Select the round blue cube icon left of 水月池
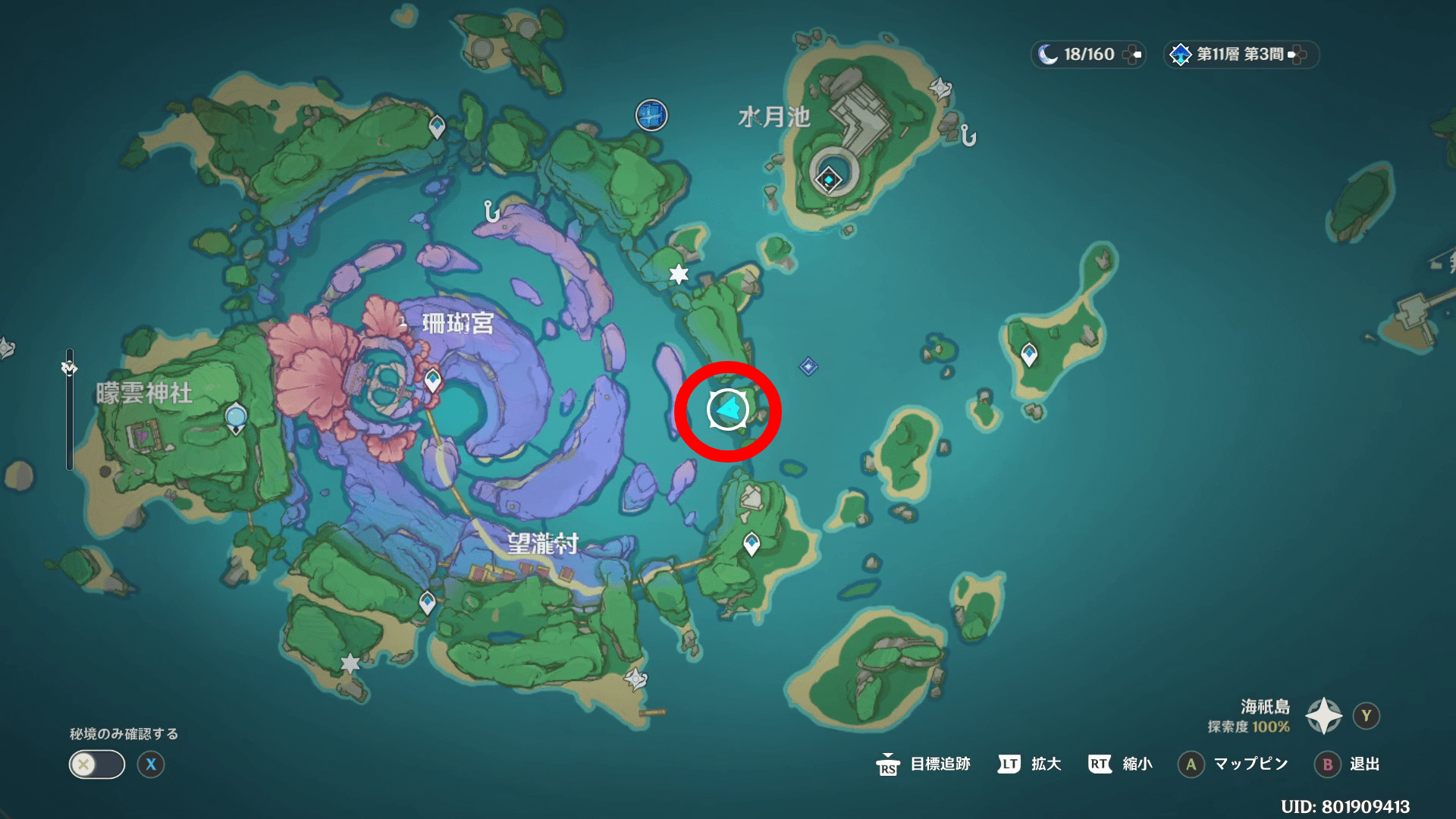This screenshot has height=819, width=1456. (651, 115)
